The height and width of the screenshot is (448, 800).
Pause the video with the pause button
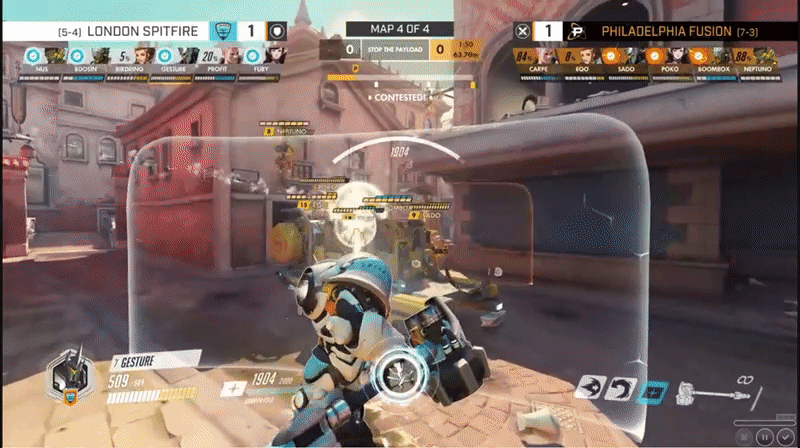(x=765, y=436)
